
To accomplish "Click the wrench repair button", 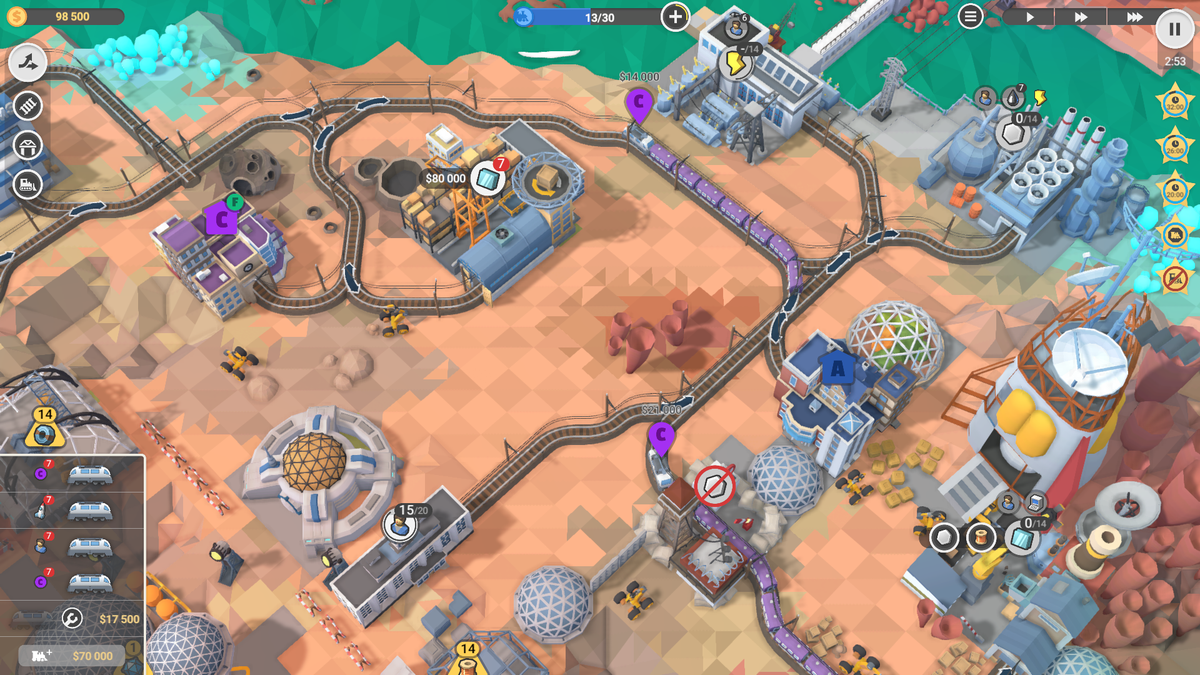I will click(72, 619).
